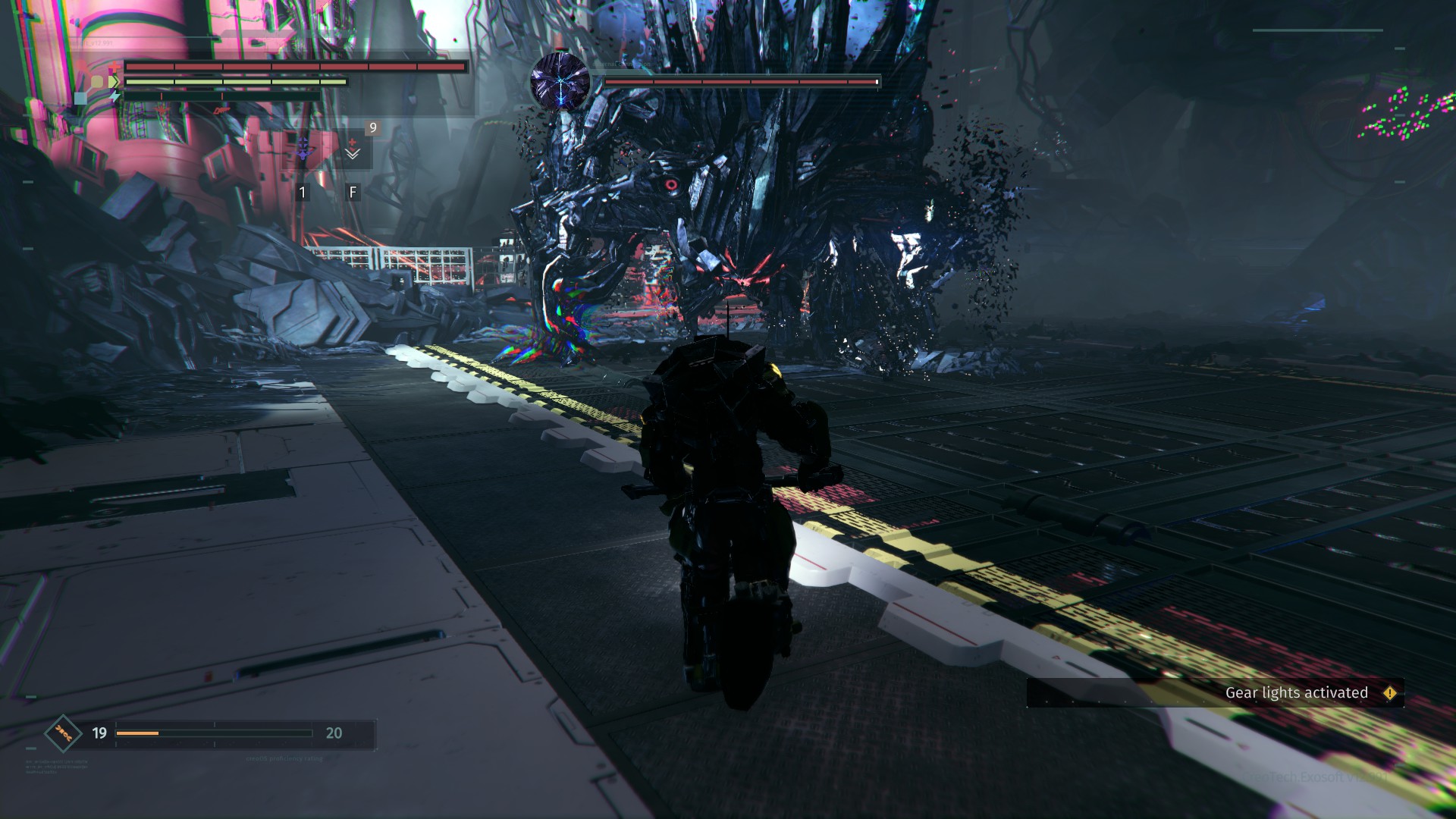The width and height of the screenshot is (1456, 819).
Task: Click the boss portrait orb icon
Action: click(x=560, y=80)
